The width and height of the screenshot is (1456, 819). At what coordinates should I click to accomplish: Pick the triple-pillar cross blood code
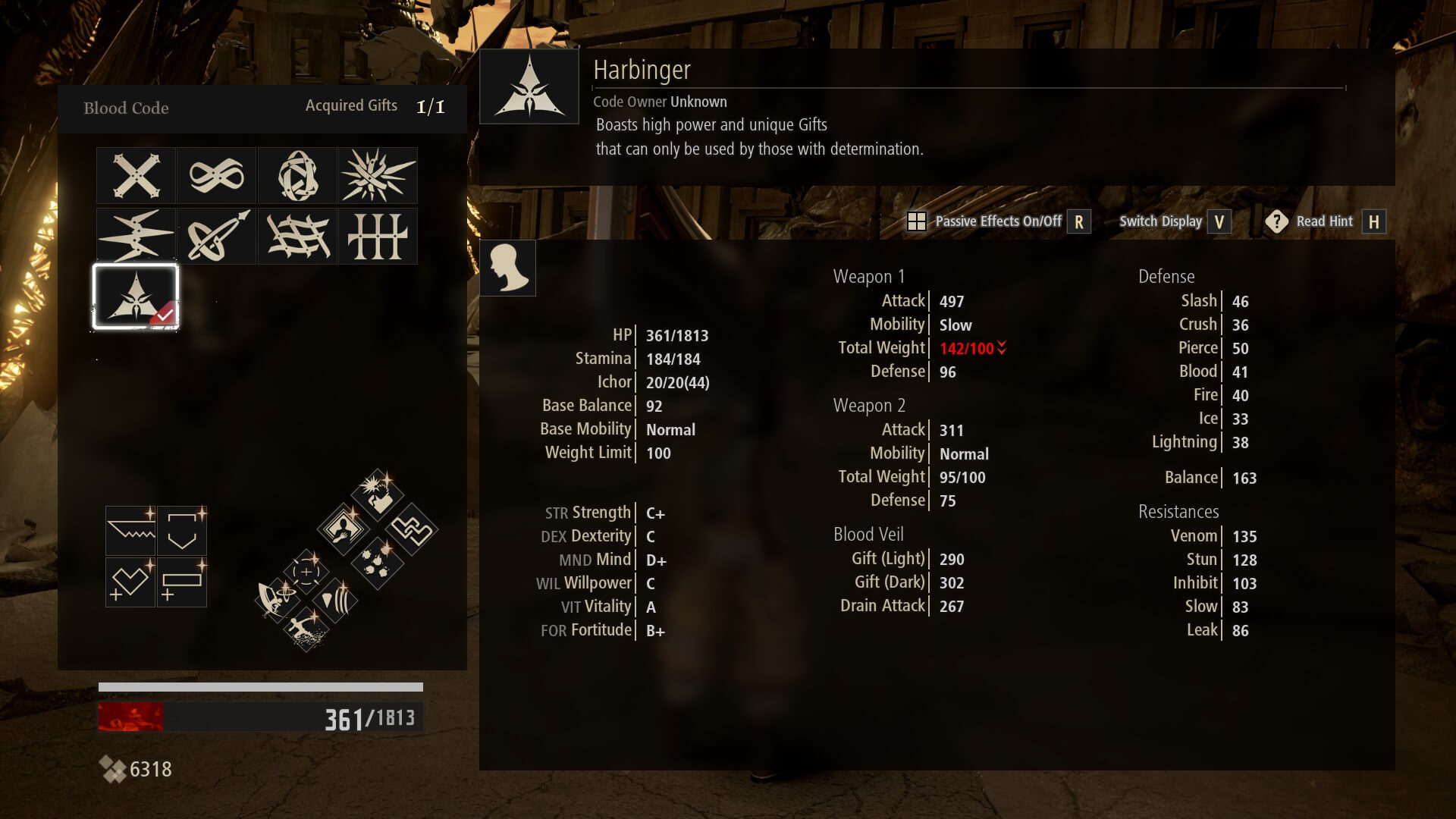(x=378, y=237)
